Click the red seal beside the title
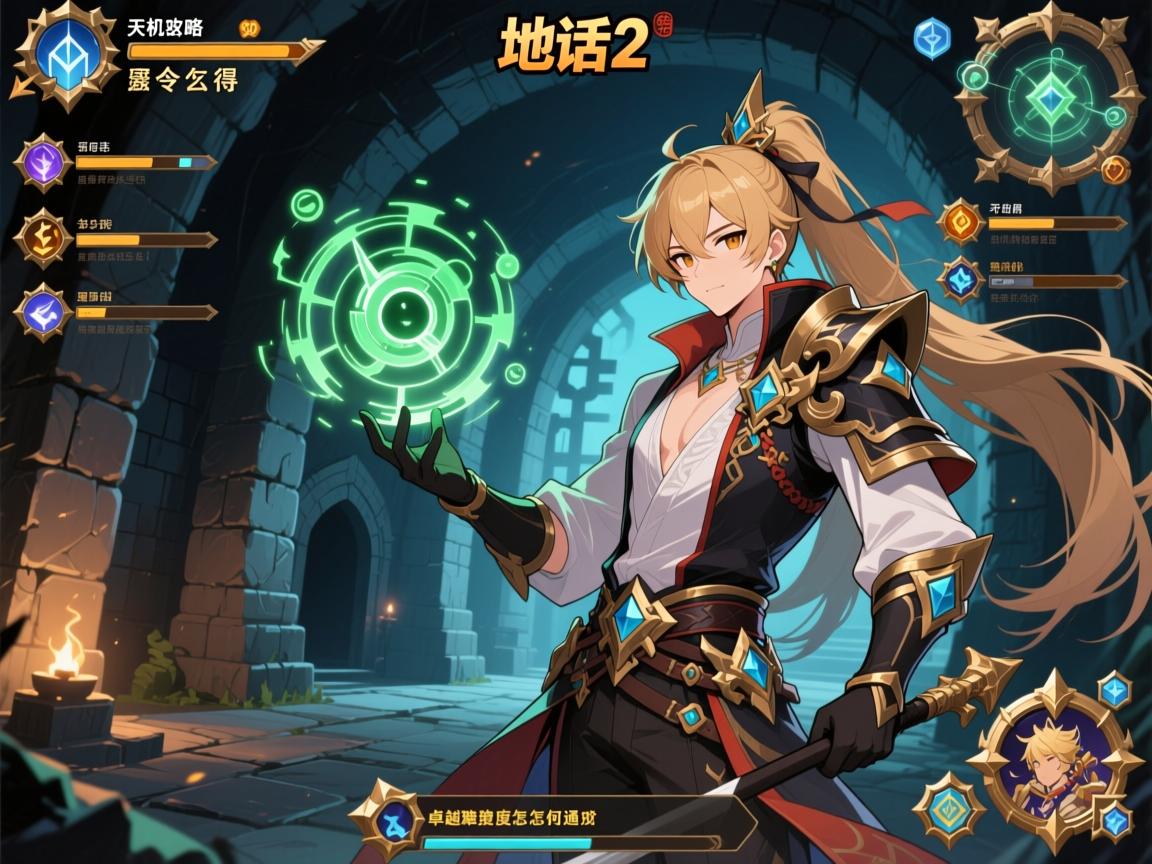1152x864 pixels. pos(662,24)
